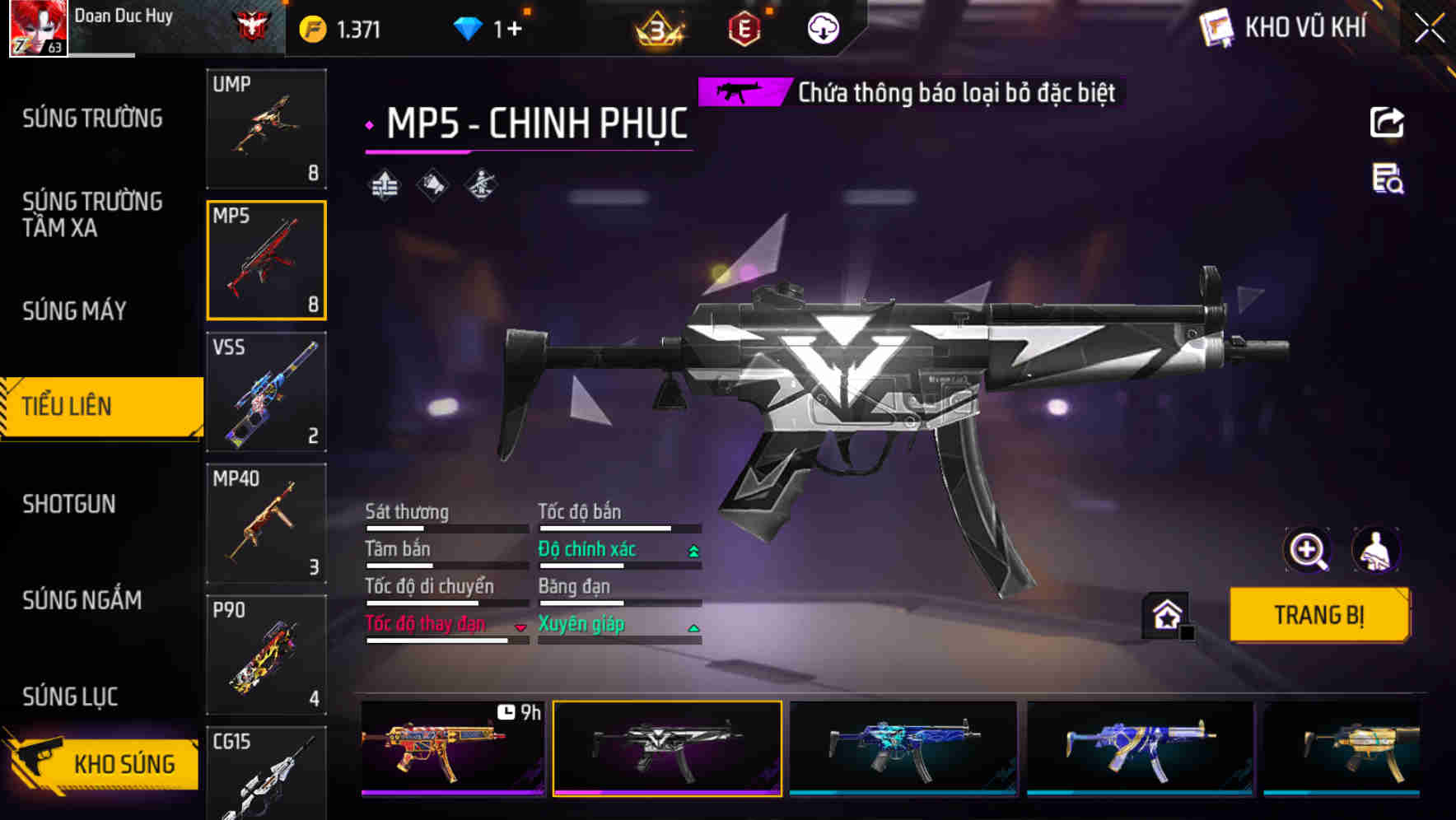Viewport: 1456px width, 820px height.
Task: Preview weapon on character icon
Action: point(1375,550)
